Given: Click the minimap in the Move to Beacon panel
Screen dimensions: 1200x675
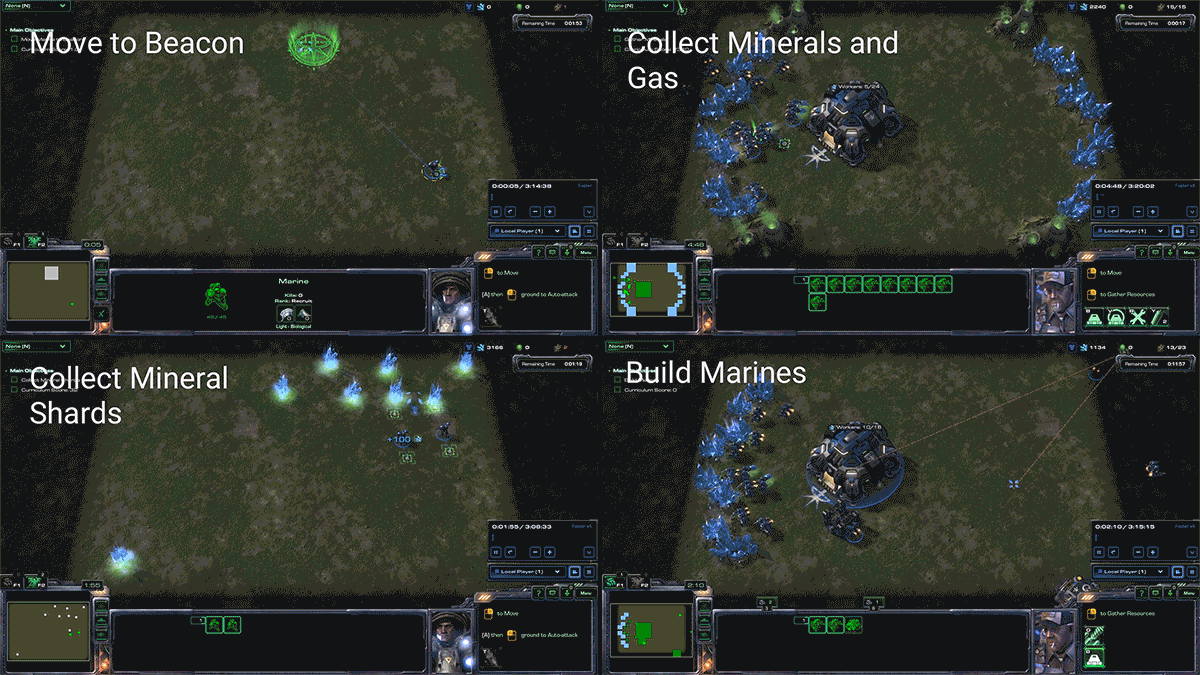Looking at the screenshot, I should point(50,297).
